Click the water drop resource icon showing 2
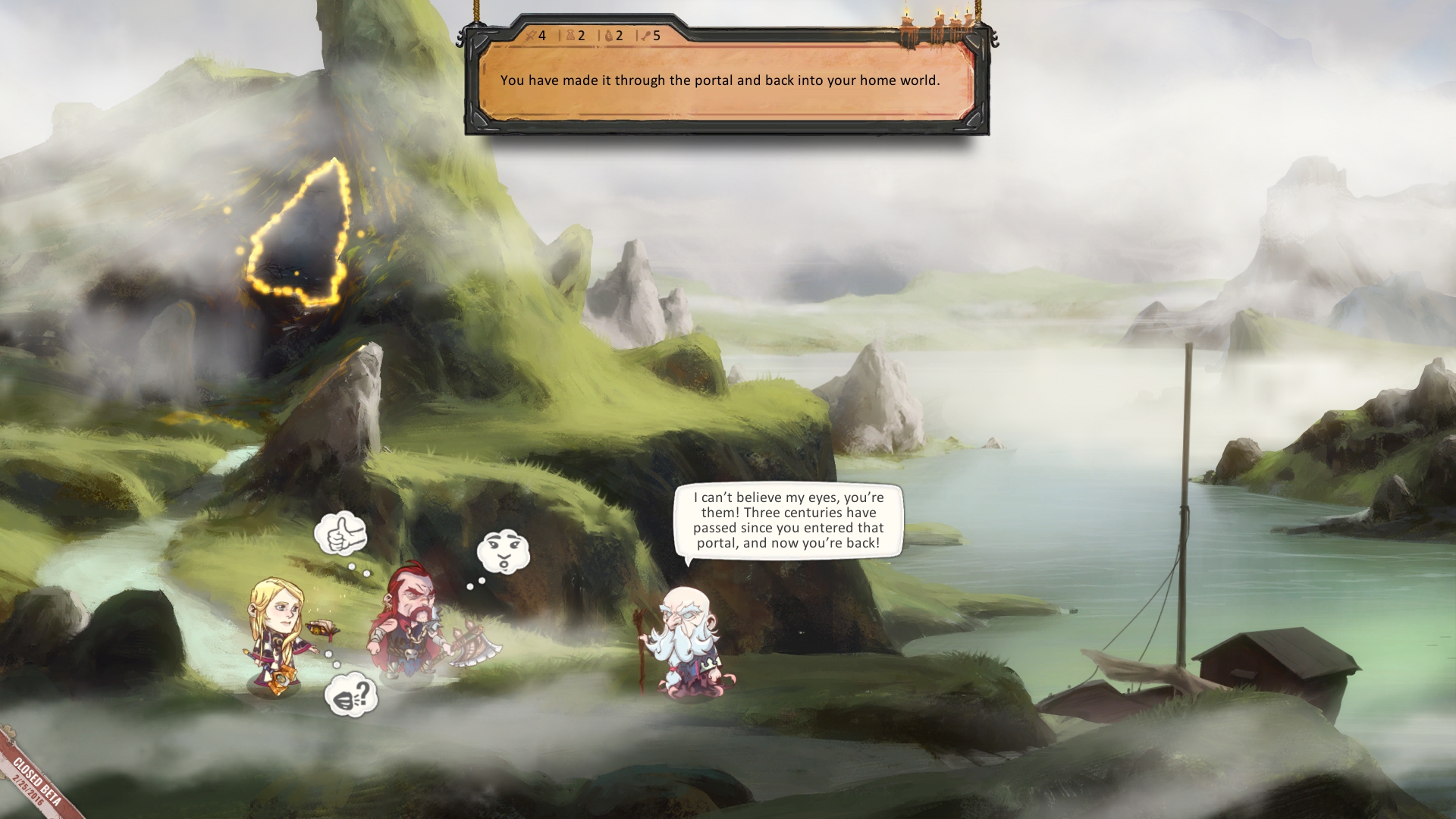The image size is (1456, 819). tap(608, 36)
